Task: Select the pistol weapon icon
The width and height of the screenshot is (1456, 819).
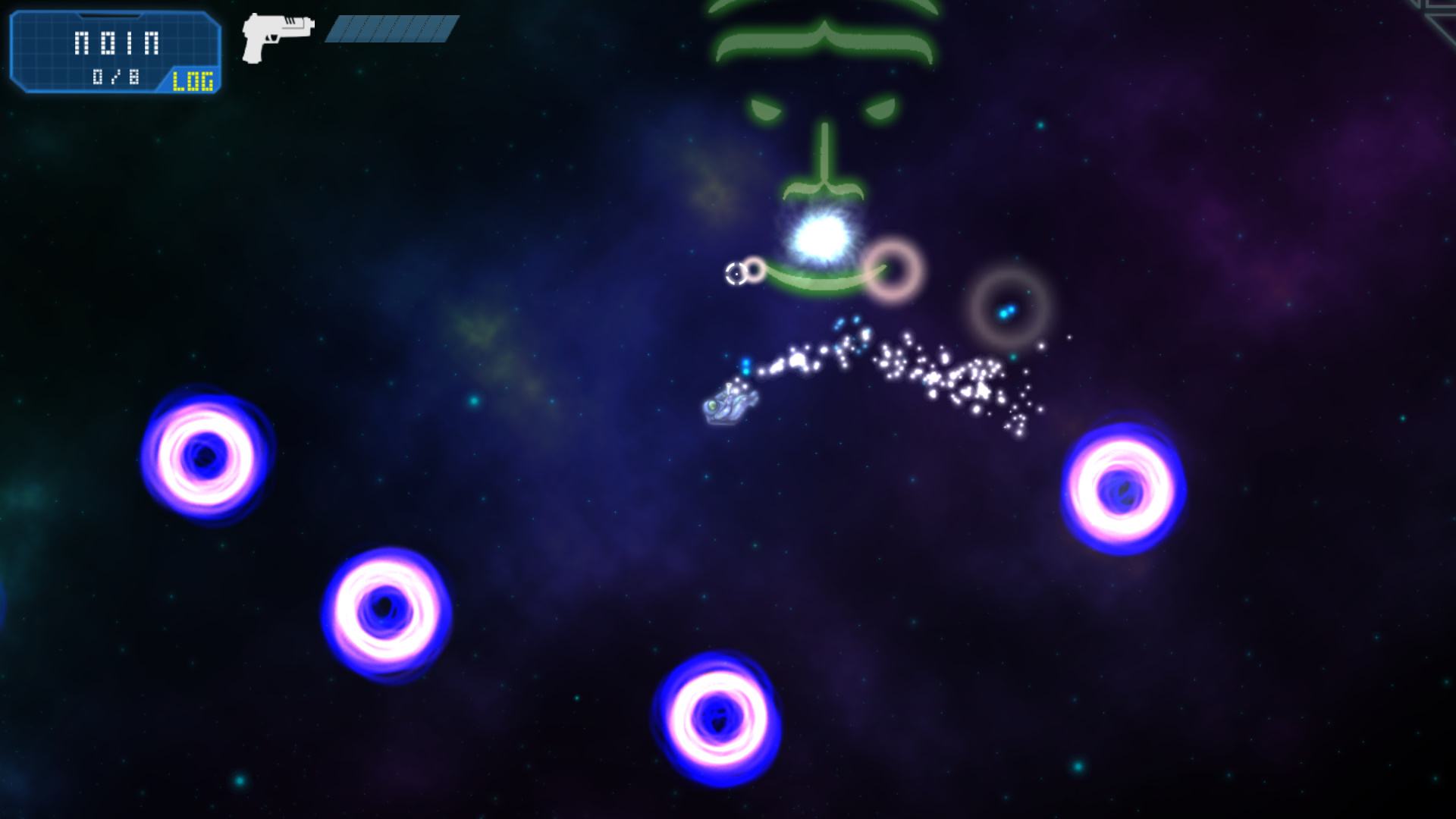Action: coord(277,36)
